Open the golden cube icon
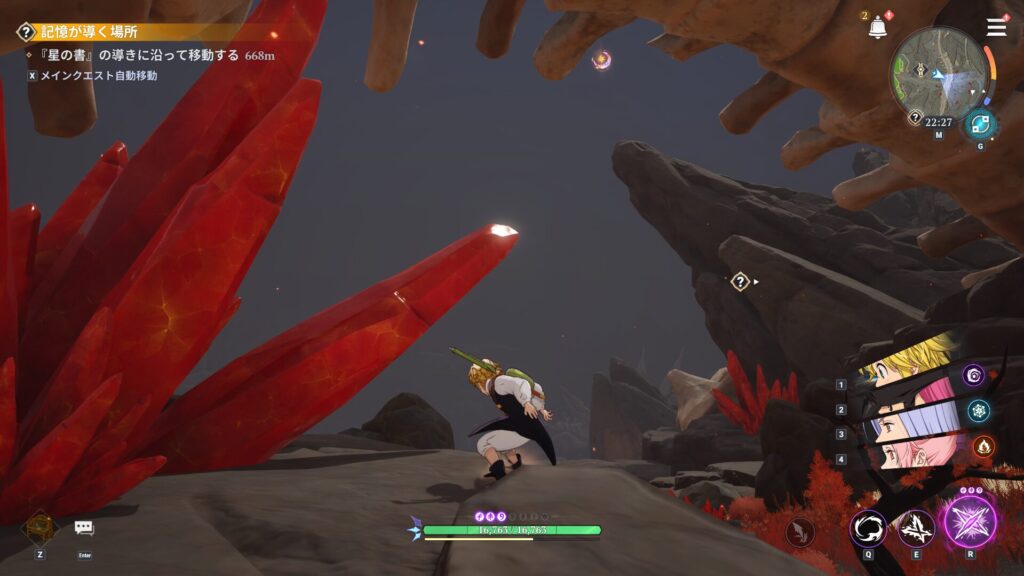This screenshot has width=1024, height=576. coord(39,527)
